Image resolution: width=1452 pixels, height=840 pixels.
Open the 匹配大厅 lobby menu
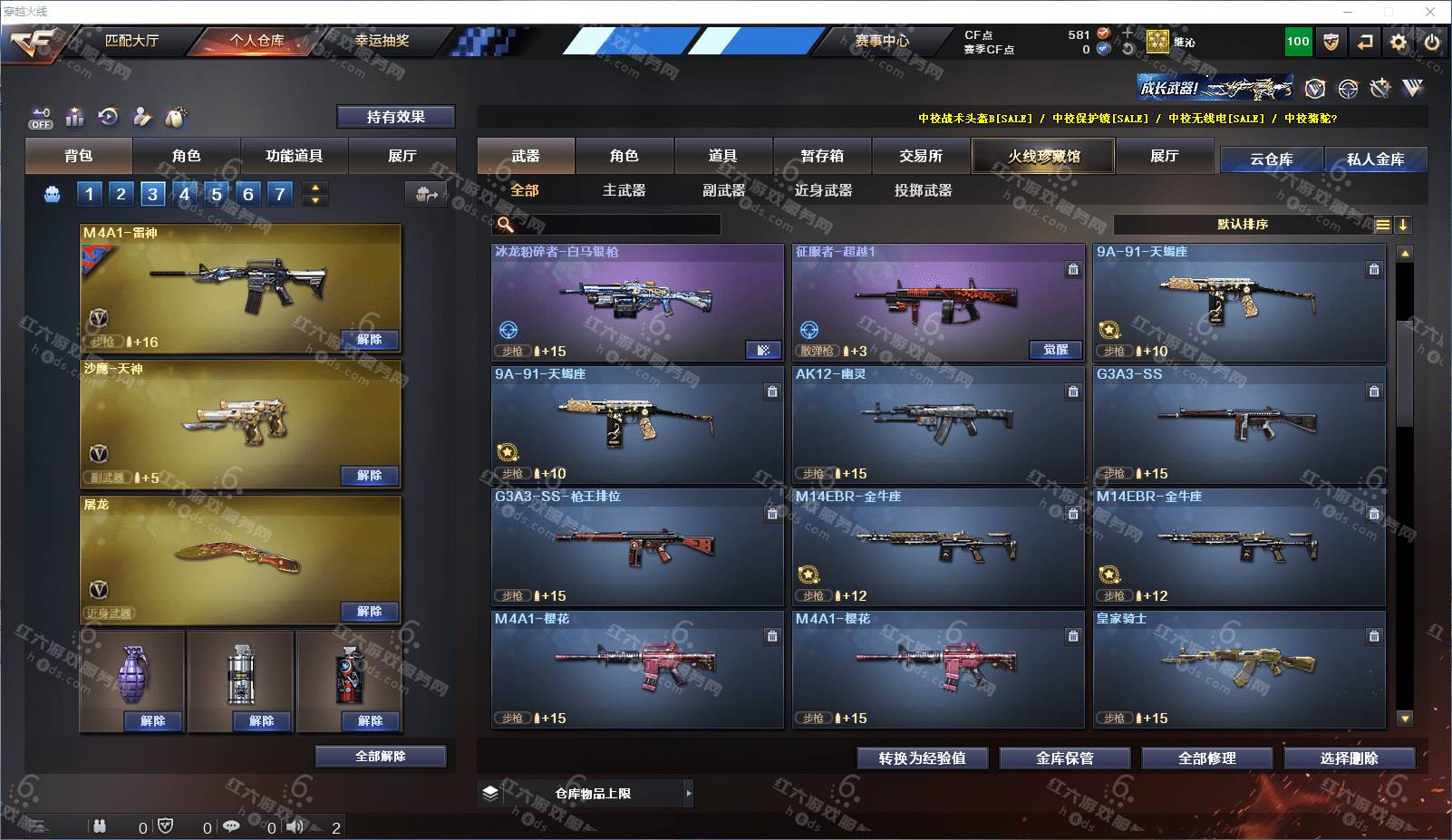131,41
